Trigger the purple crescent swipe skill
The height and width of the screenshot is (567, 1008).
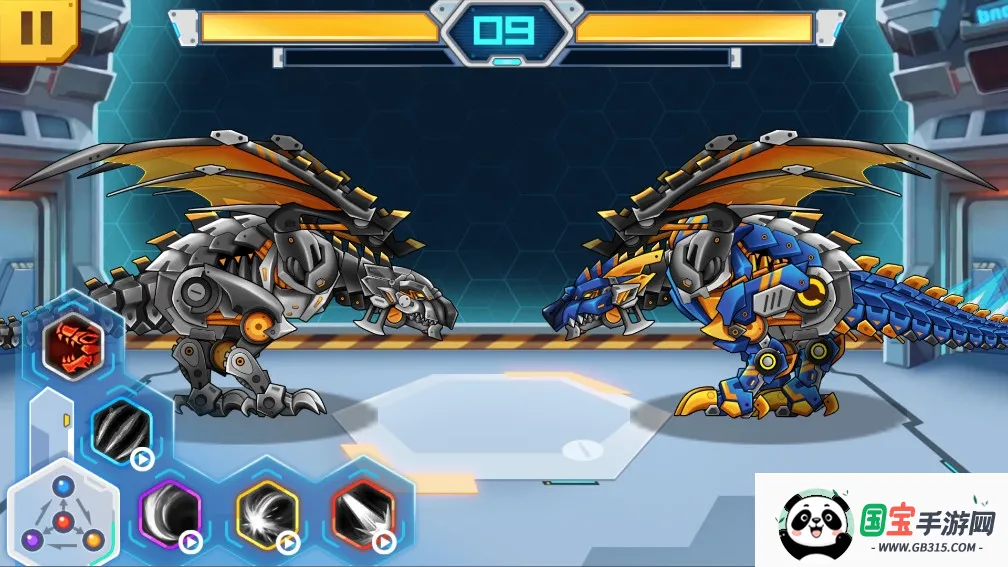point(168,514)
